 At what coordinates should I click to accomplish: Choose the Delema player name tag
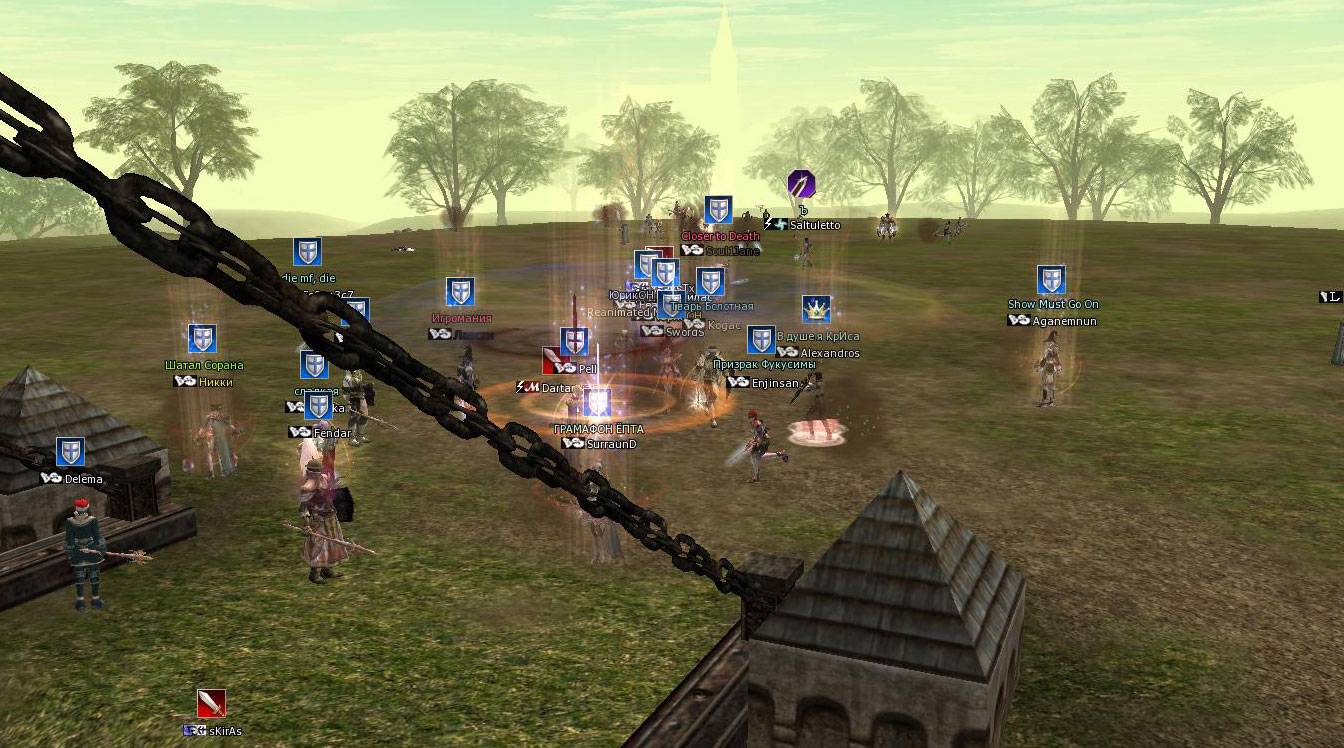click(x=83, y=479)
